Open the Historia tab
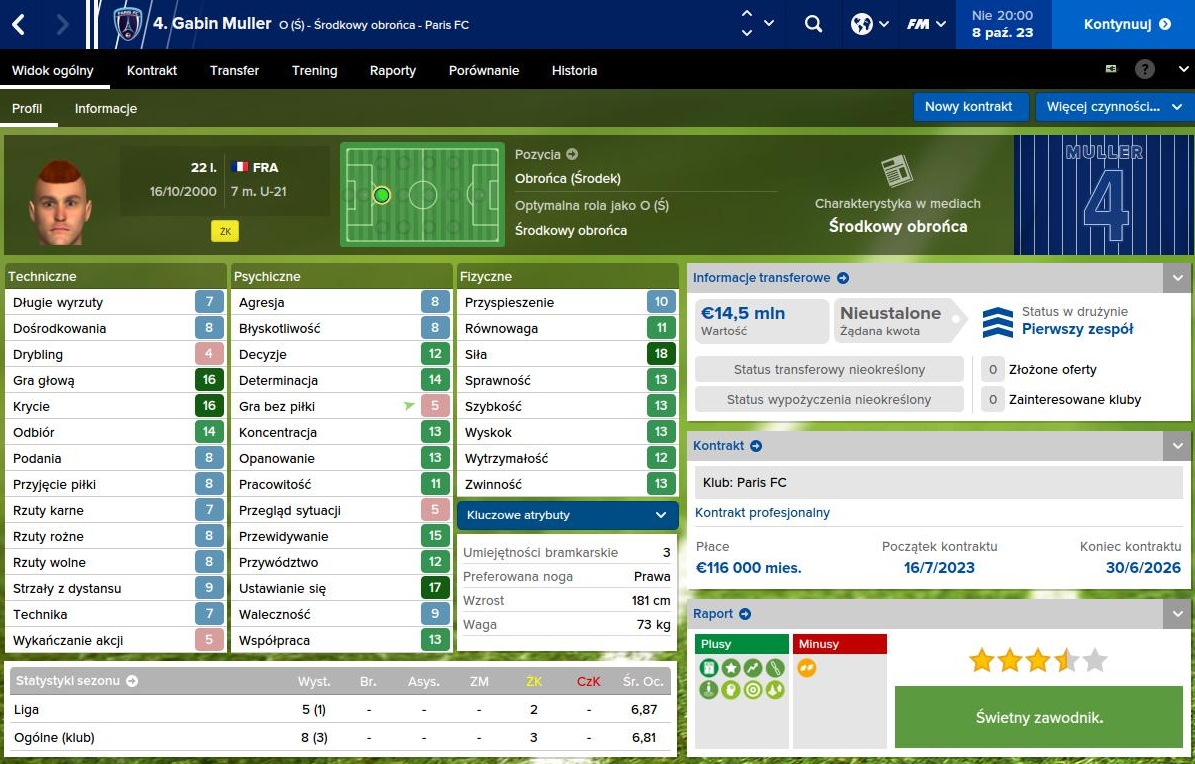The height and width of the screenshot is (764, 1195). click(x=574, y=71)
